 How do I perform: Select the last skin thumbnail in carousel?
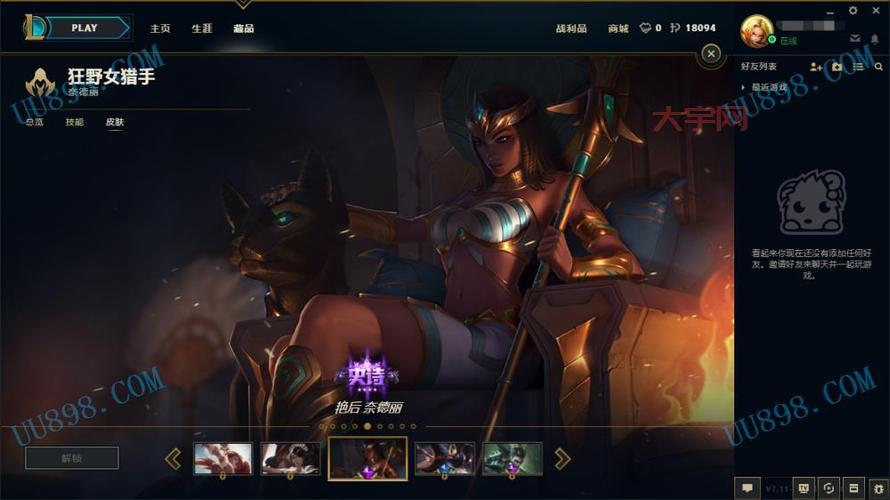pyautogui.click(x=512, y=458)
